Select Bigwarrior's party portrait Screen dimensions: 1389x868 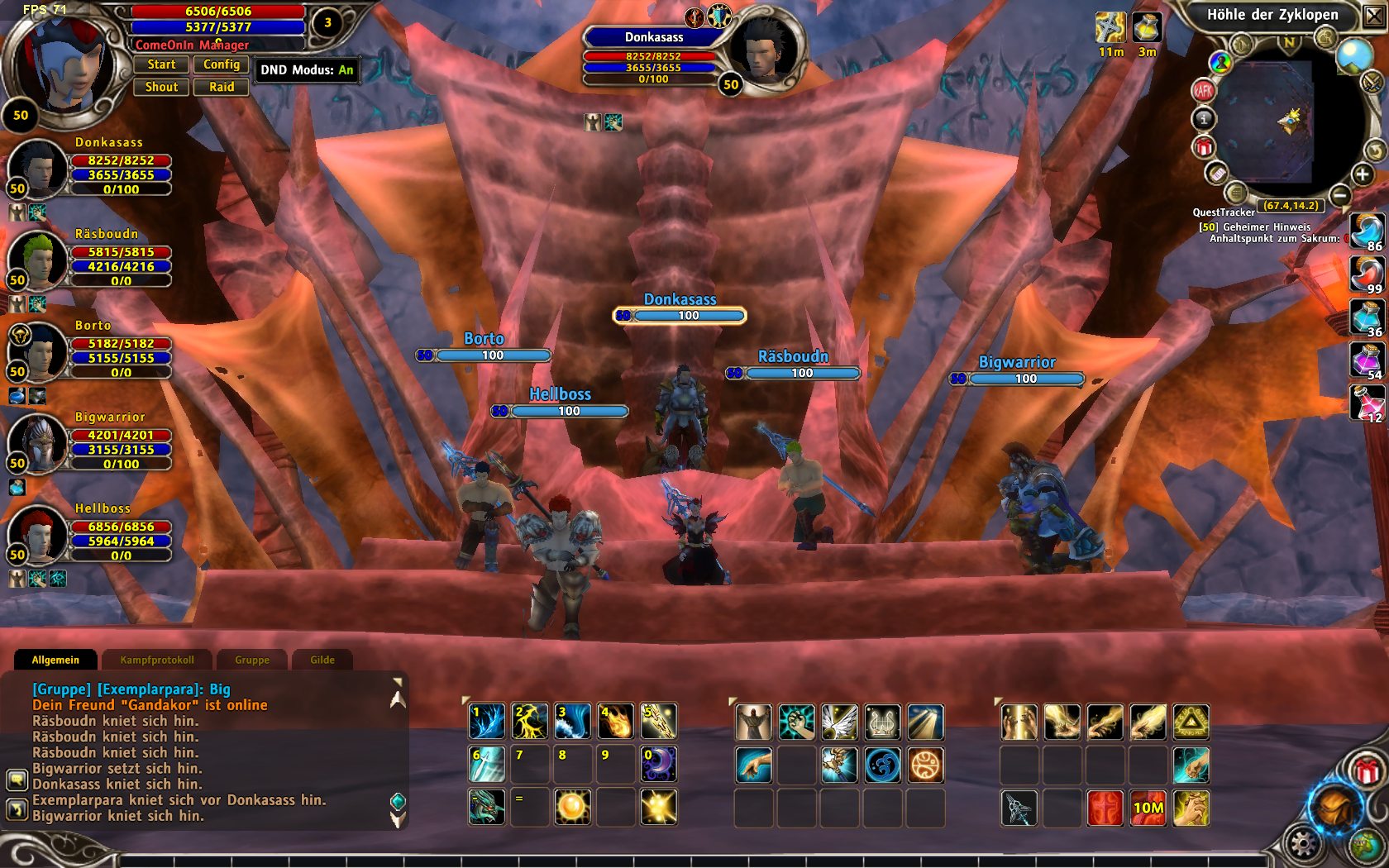(x=38, y=443)
